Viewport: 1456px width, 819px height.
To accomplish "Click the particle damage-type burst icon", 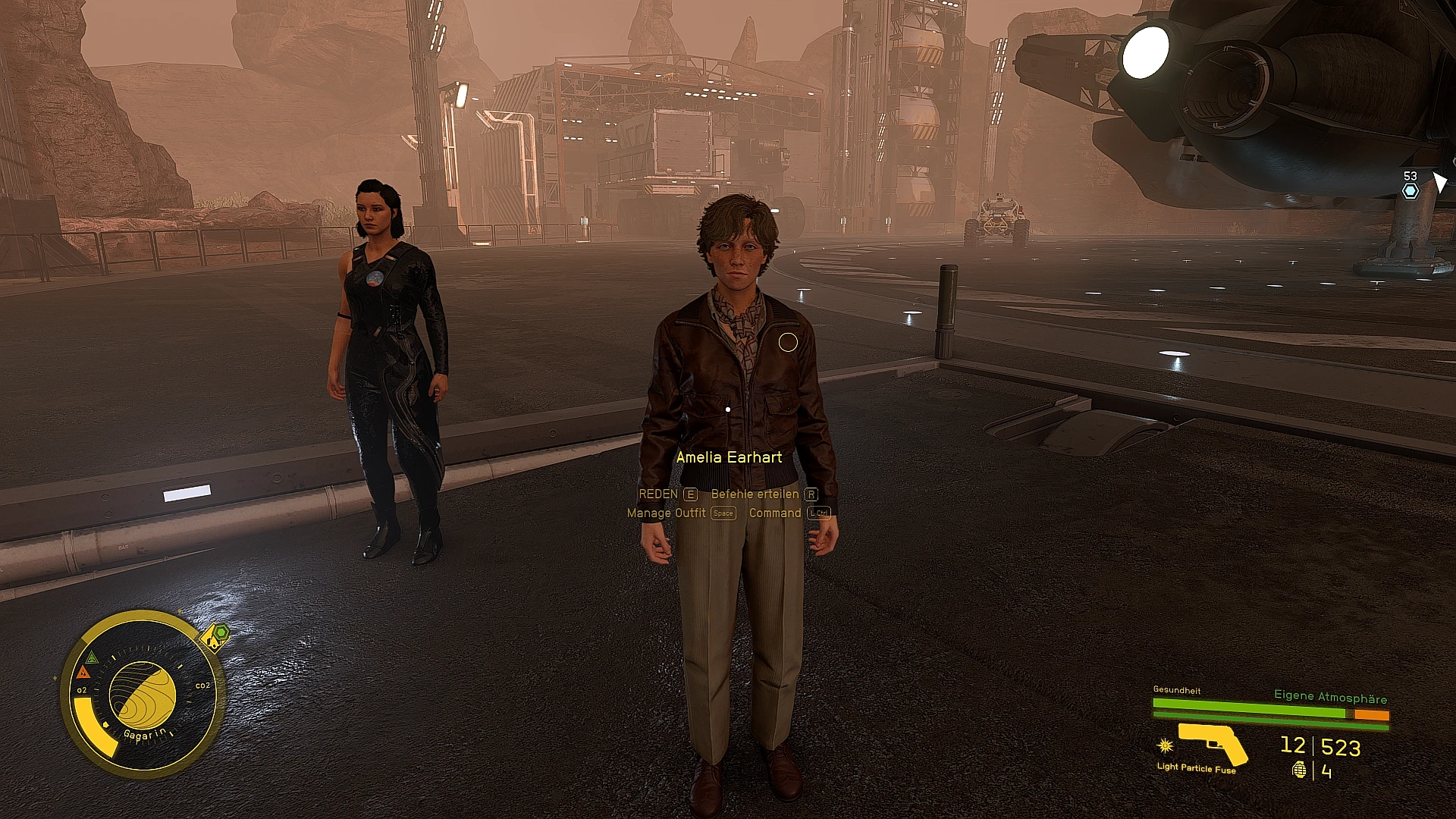I will [x=1166, y=745].
